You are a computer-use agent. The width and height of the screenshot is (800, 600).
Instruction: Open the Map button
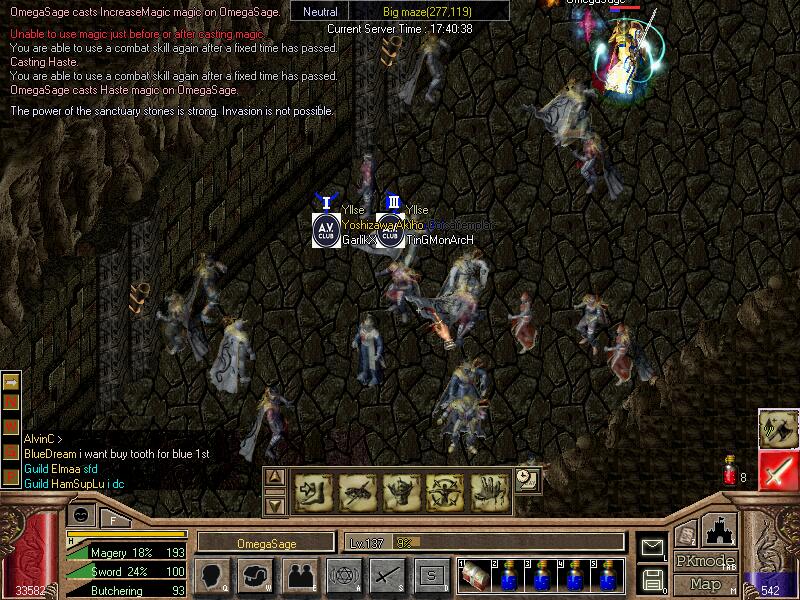705,584
